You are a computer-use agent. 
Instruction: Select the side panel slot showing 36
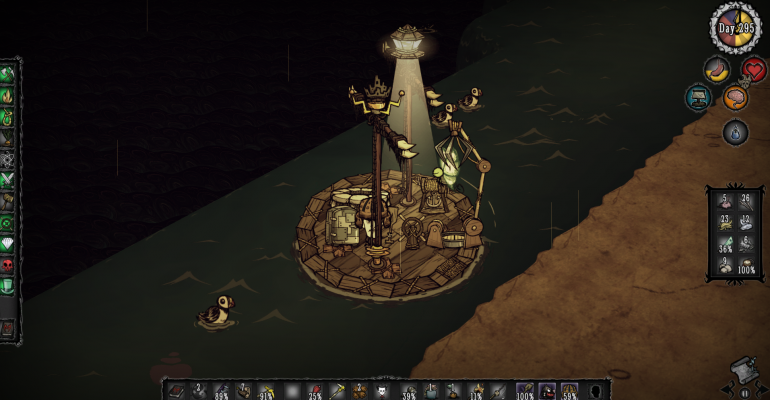coord(725,245)
